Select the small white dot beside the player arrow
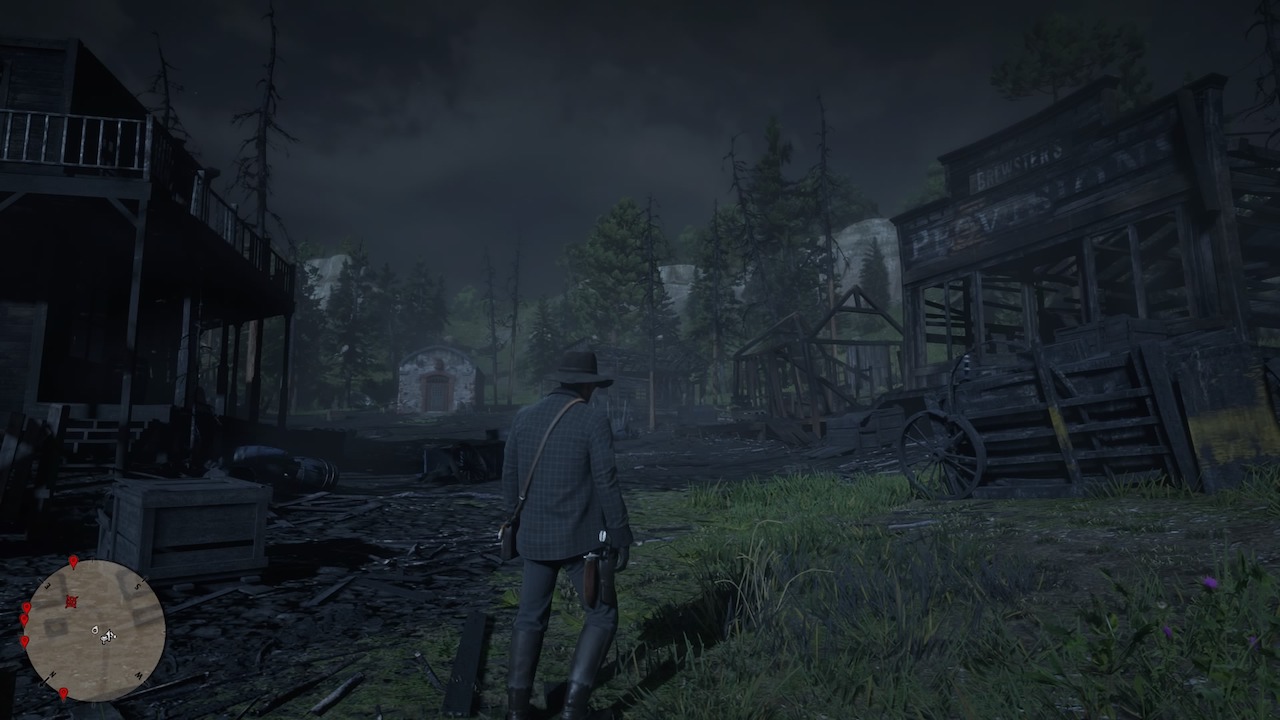 [x=95, y=630]
